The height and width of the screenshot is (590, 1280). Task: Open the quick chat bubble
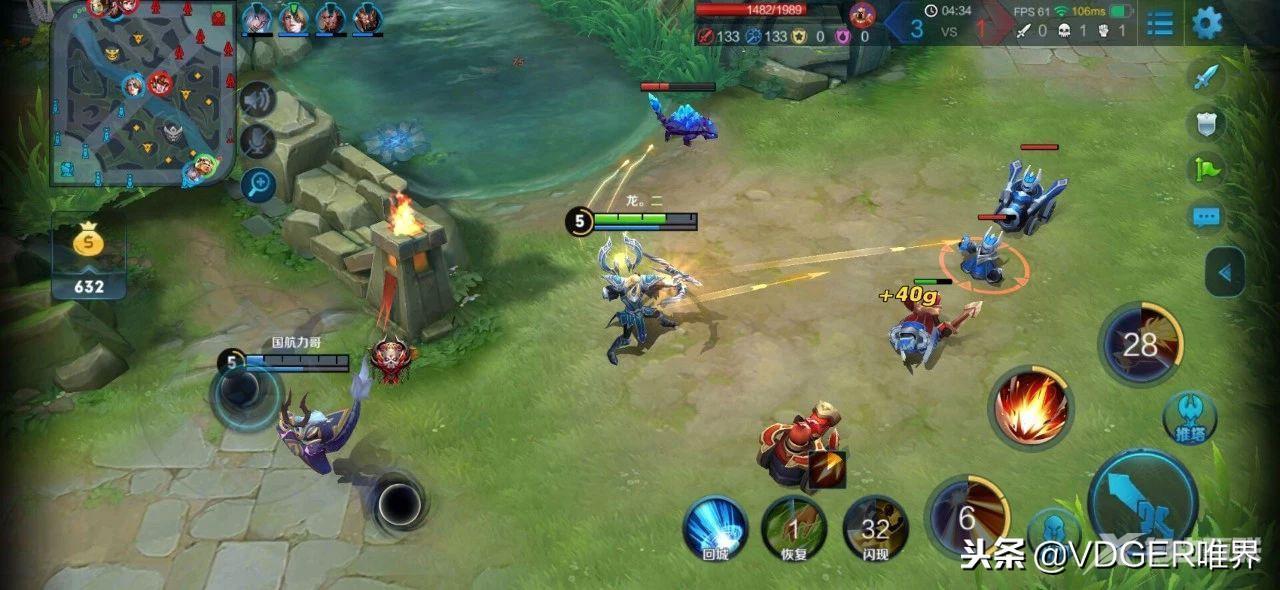(x=1207, y=216)
